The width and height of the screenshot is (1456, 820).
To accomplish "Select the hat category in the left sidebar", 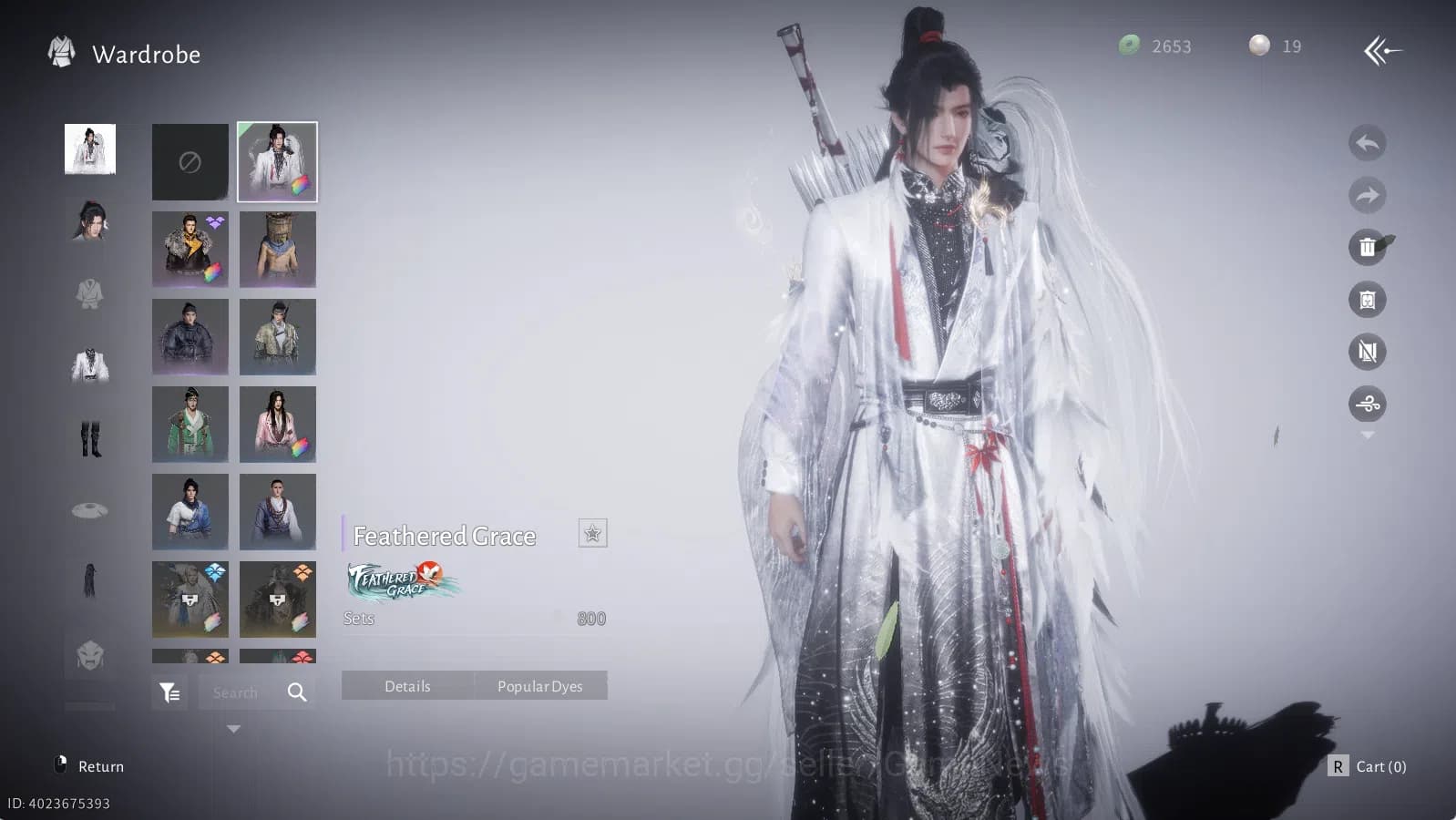I will (88, 510).
